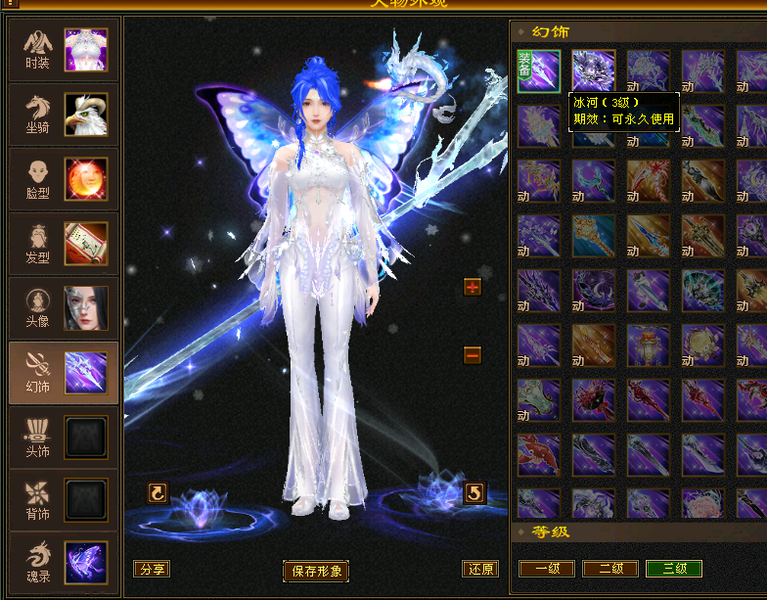
Task: Open the 魂录 category
Action: [x=63, y=562]
